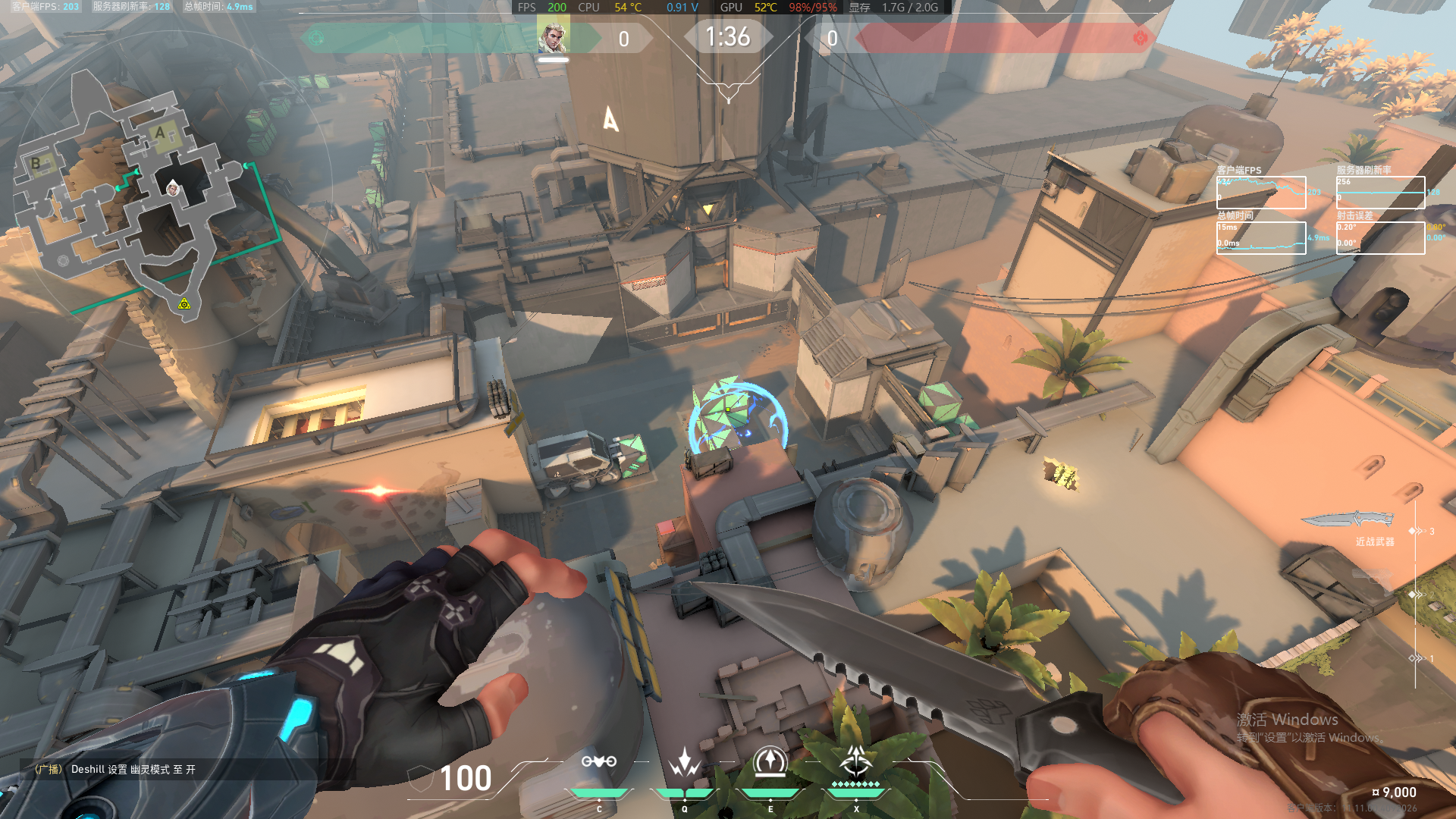The image size is (1456, 819).
Task: Click the minimap in the corner
Action: click(x=144, y=197)
